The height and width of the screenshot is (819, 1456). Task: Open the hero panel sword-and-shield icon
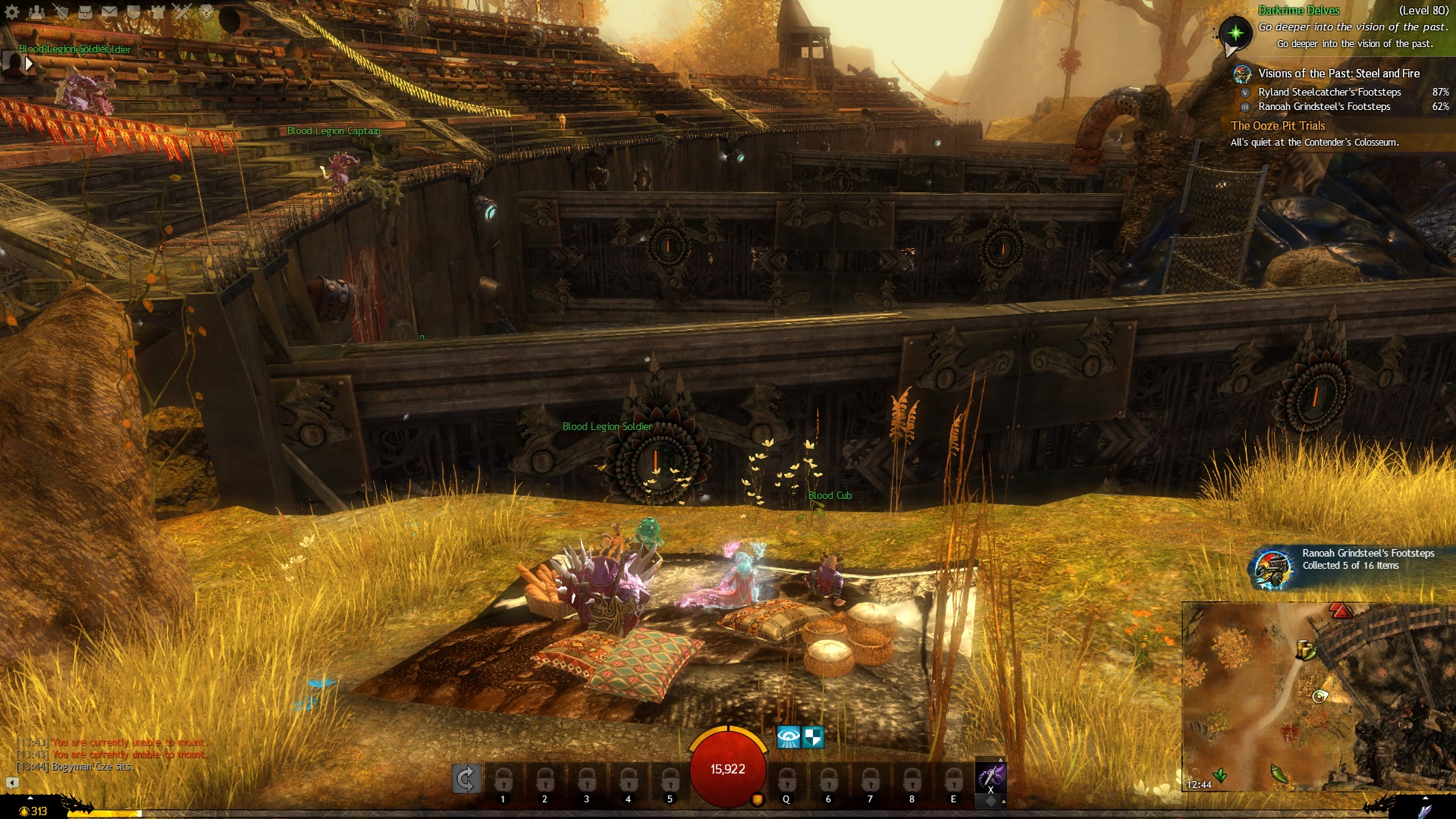(61, 12)
